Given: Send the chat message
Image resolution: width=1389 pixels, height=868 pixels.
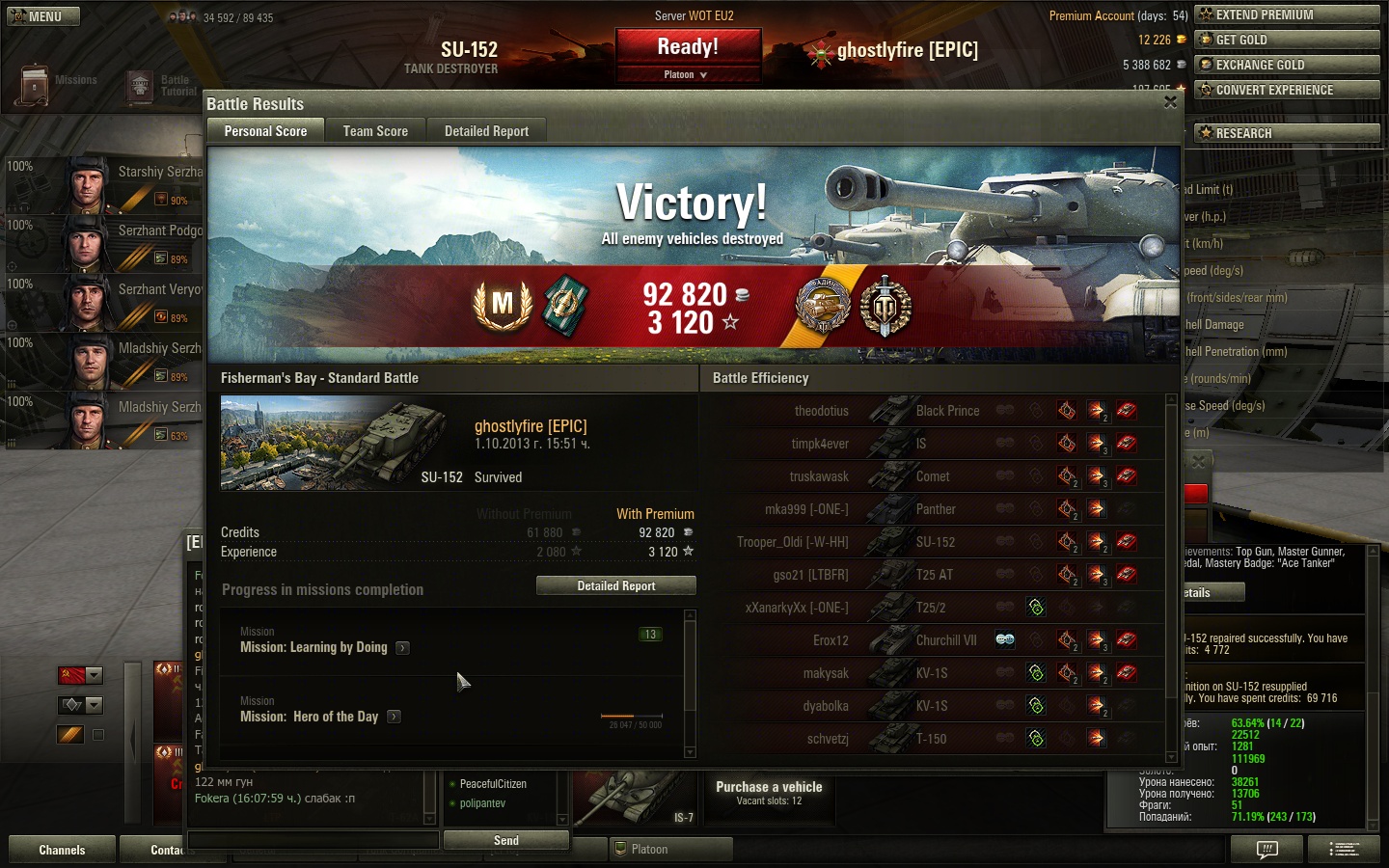Looking at the screenshot, I should click(505, 840).
